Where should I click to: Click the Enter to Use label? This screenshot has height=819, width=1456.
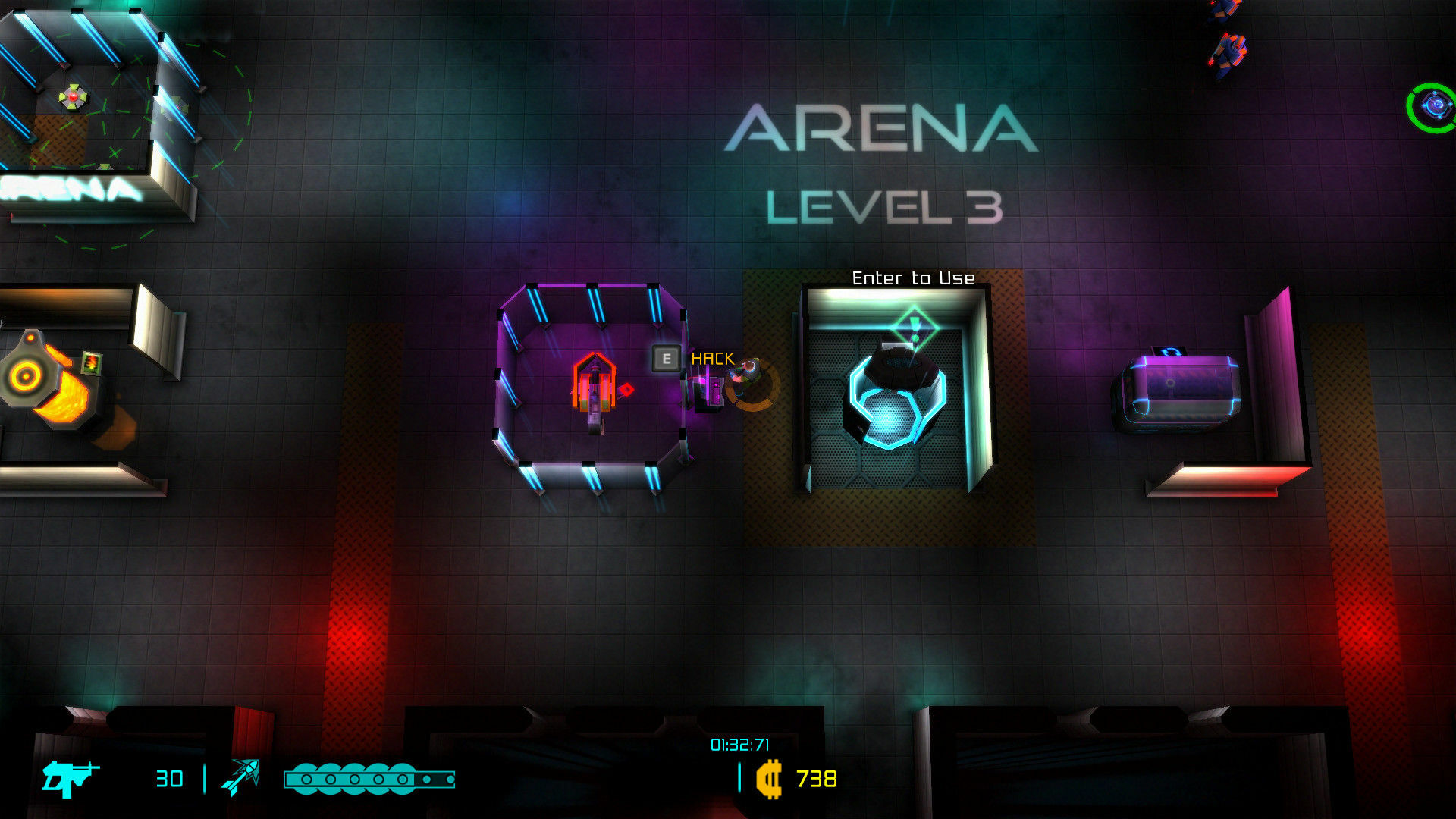[912, 278]
